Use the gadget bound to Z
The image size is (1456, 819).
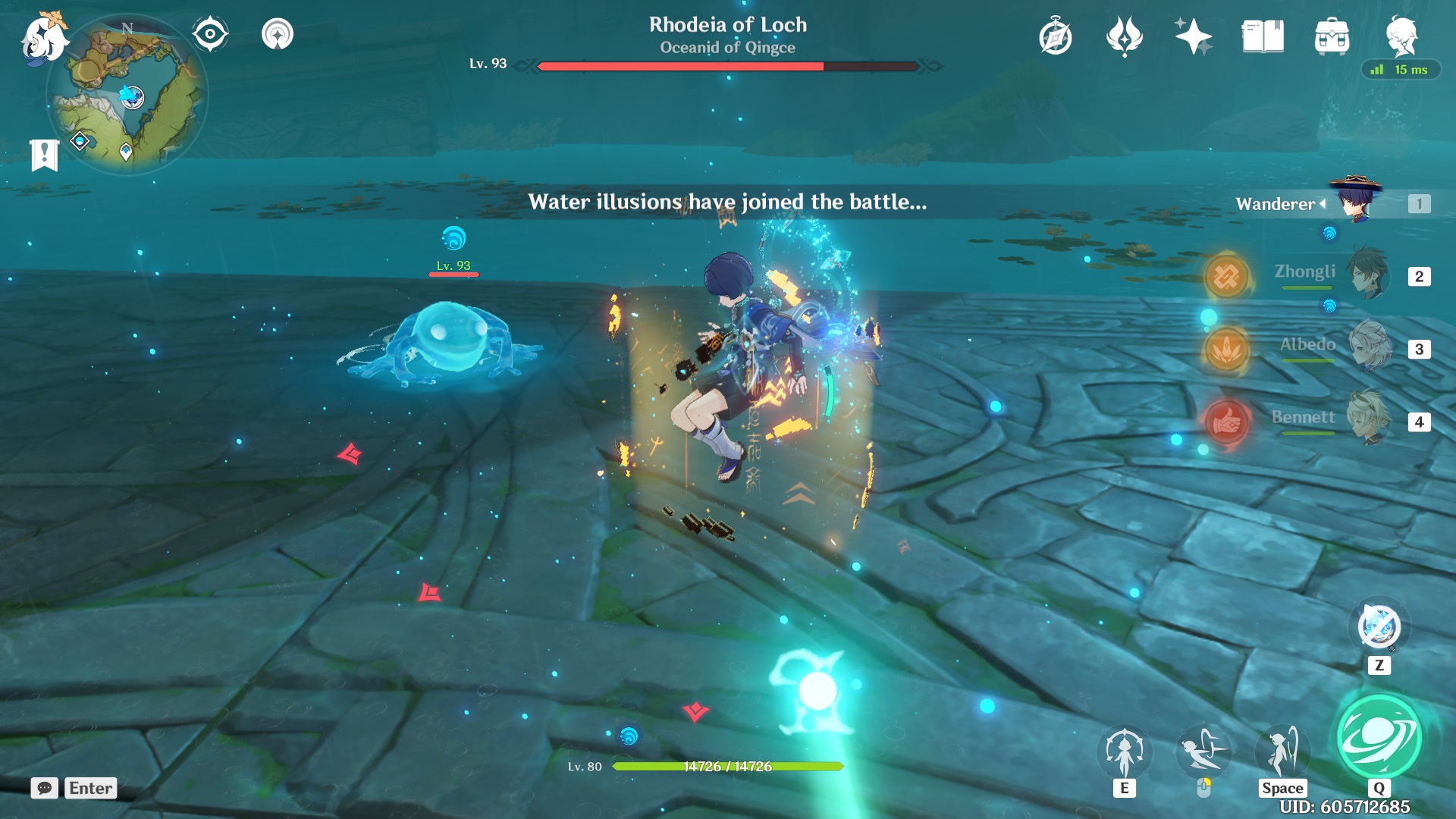coord(1379,627)
